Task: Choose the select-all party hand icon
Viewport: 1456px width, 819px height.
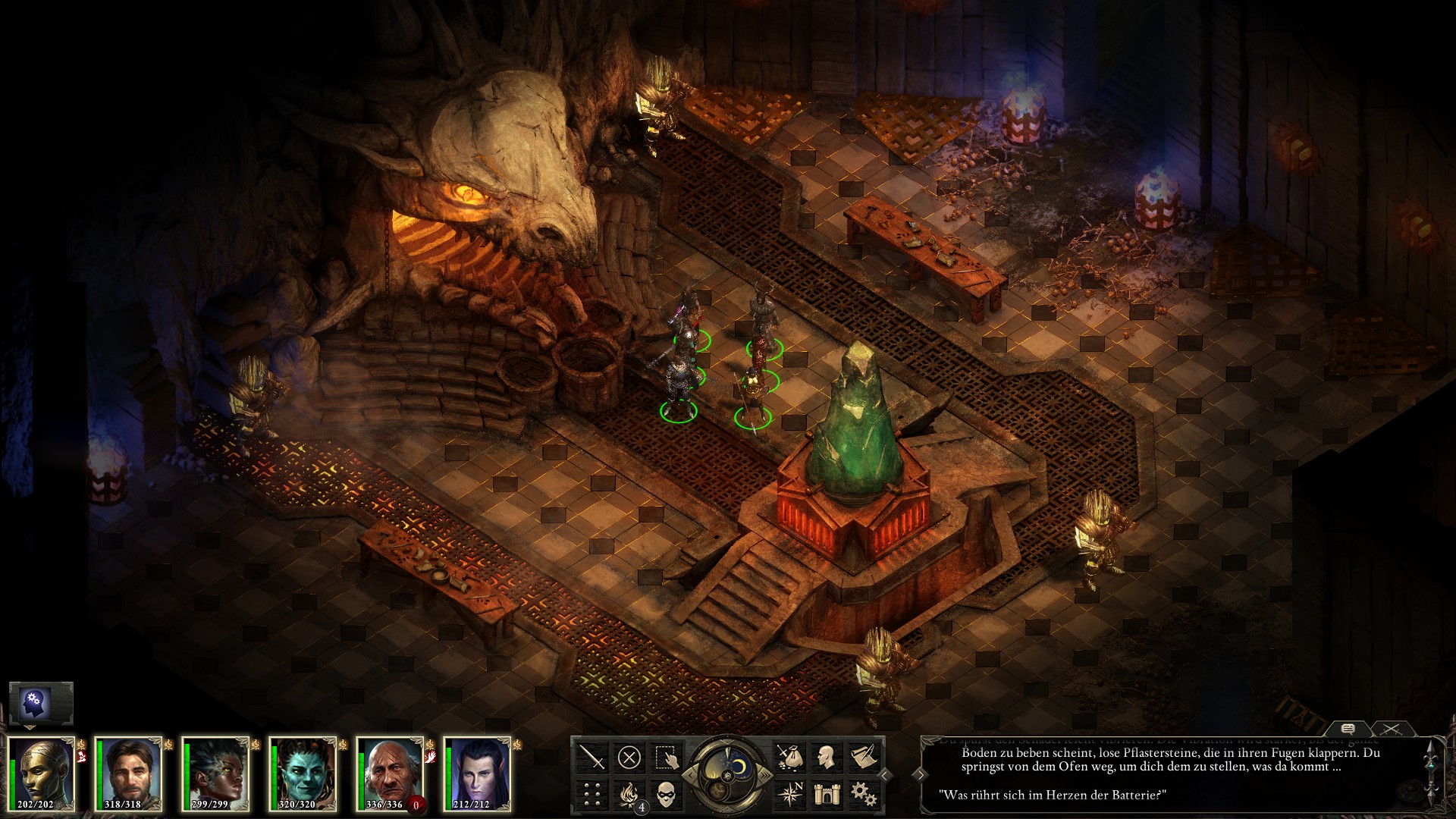Action: pos(667,756)
